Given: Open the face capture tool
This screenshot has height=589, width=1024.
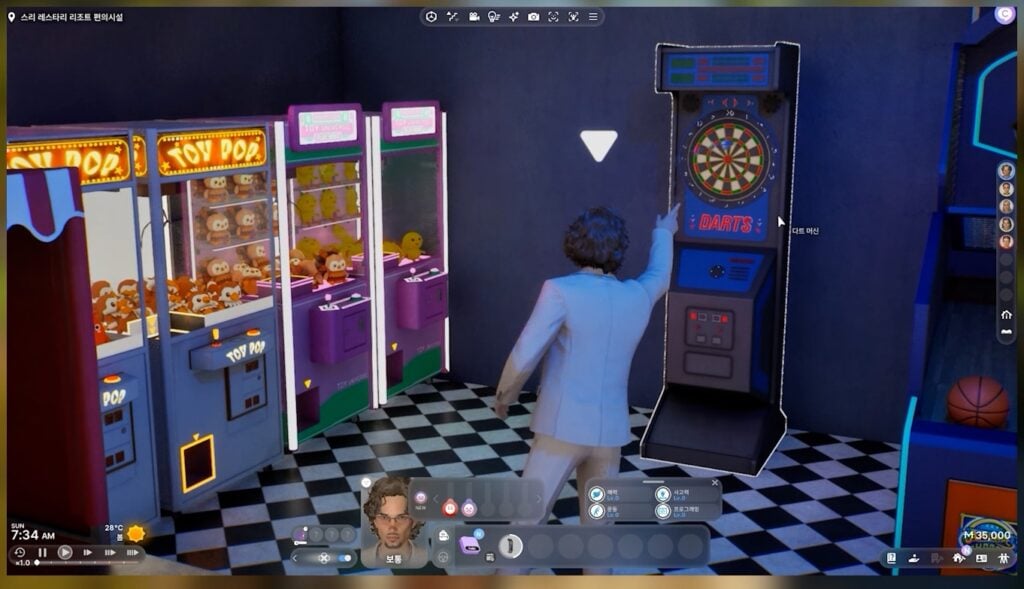Looking at the screenshot, I should click(x=553, y=16).
